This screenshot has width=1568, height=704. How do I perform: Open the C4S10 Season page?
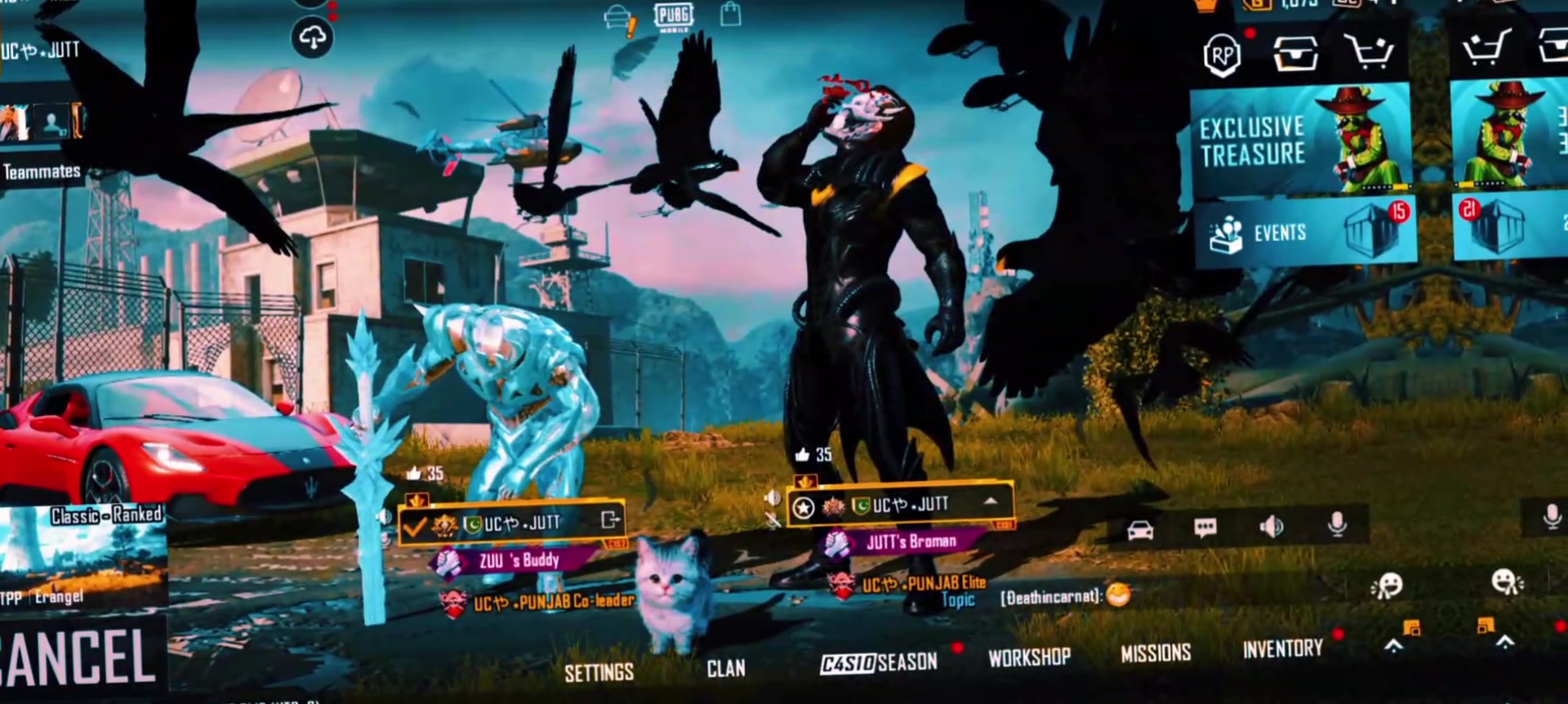click(x=879, y=662)
